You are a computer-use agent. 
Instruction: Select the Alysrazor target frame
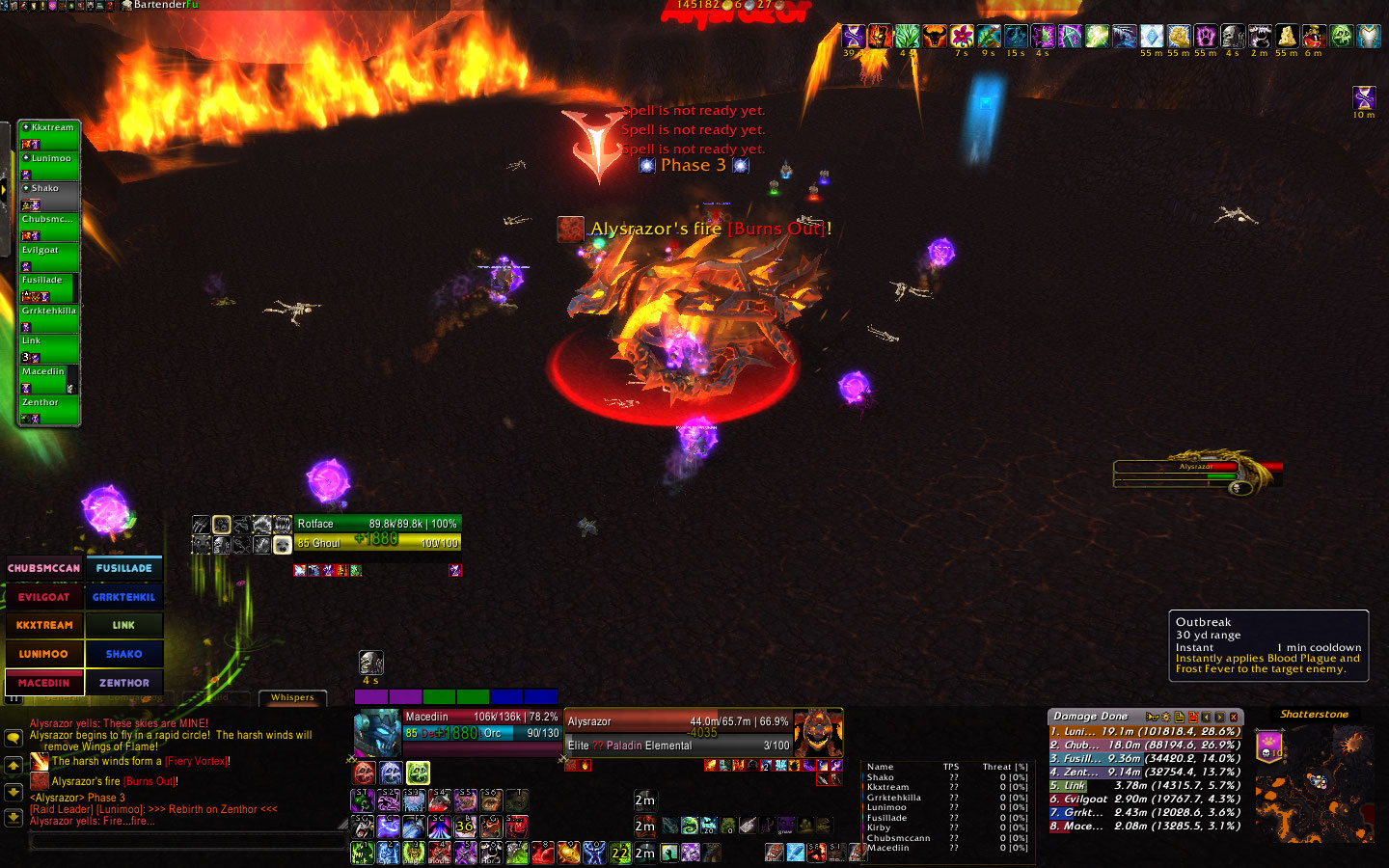(x=677, y=732)
